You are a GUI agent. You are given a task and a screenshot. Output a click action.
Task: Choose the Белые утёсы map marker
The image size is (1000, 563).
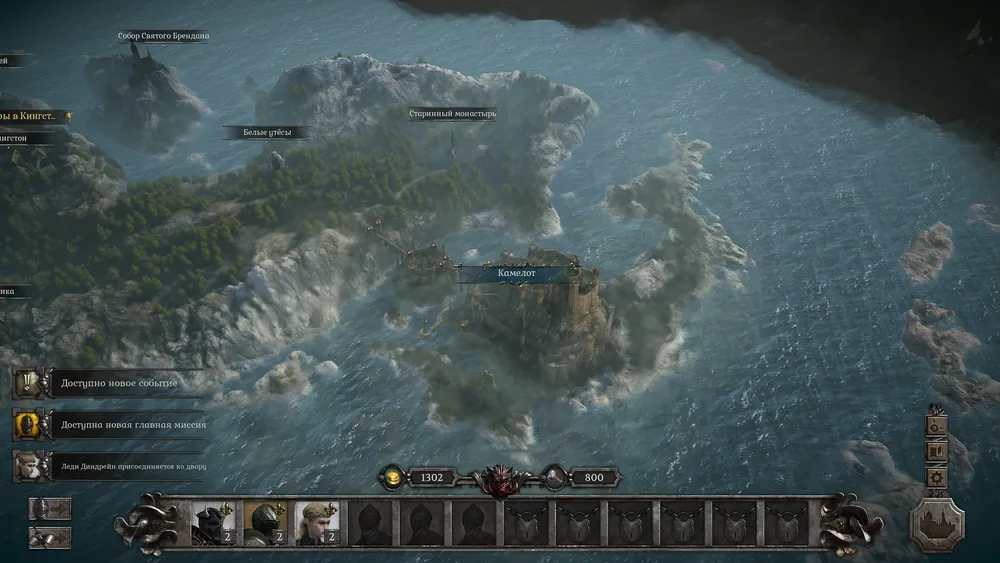pyautogui.click(x=264, y=132)
